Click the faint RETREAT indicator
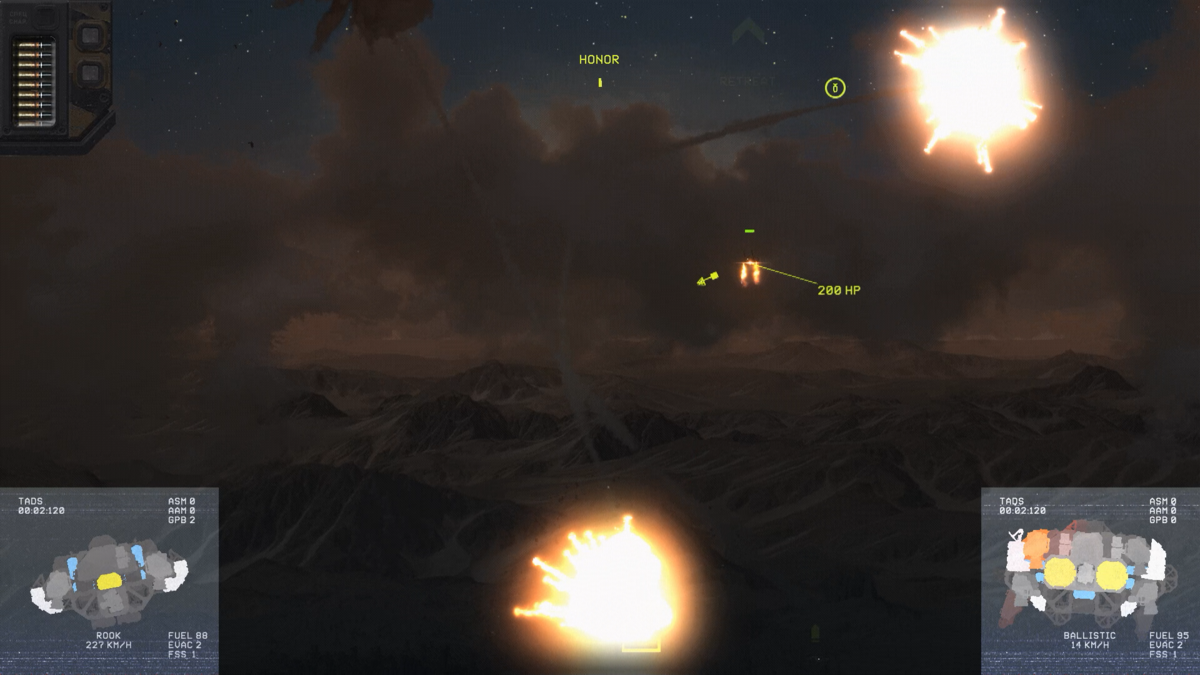The width and height of the screenshot is (1200, 675). [x=747, y=81]
